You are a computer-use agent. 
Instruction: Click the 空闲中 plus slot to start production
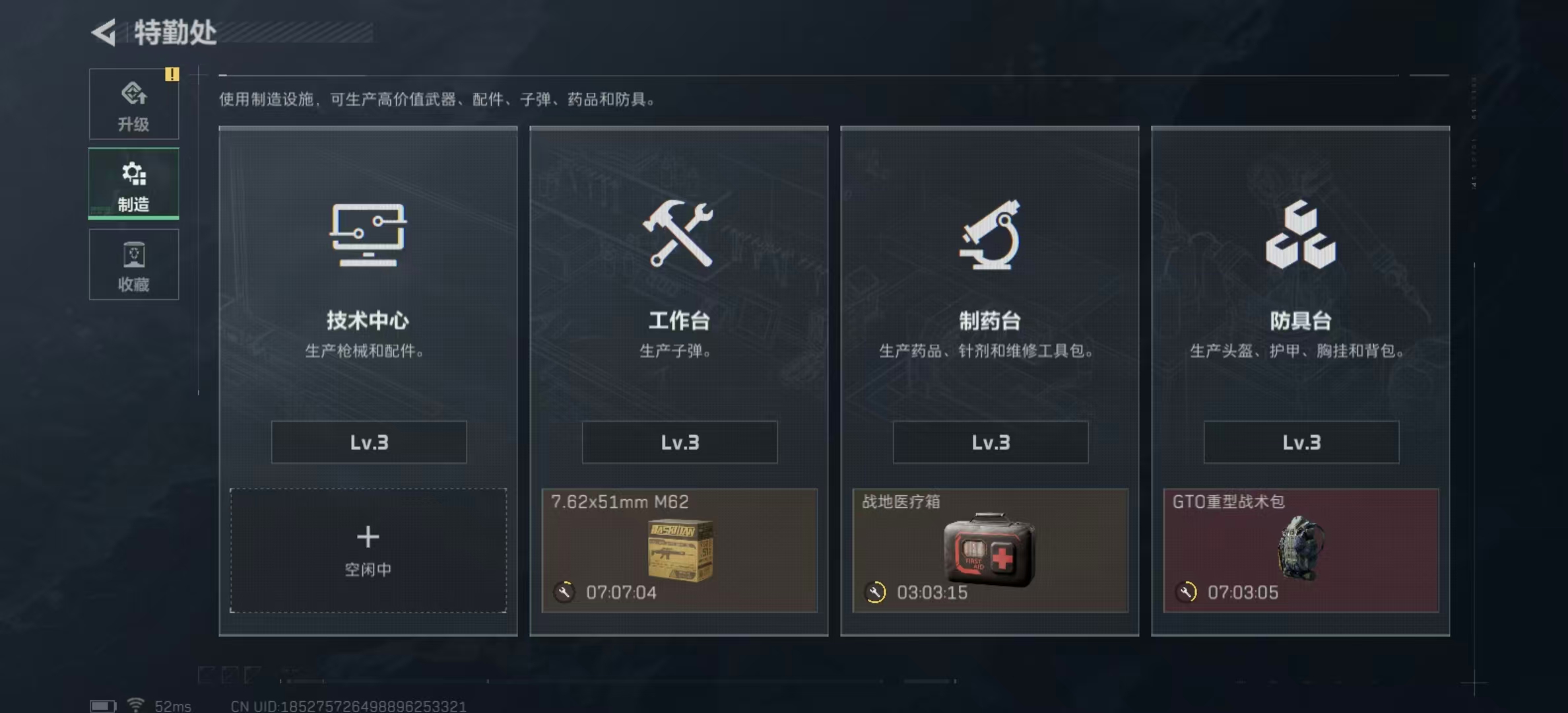[x=368, y=550]
